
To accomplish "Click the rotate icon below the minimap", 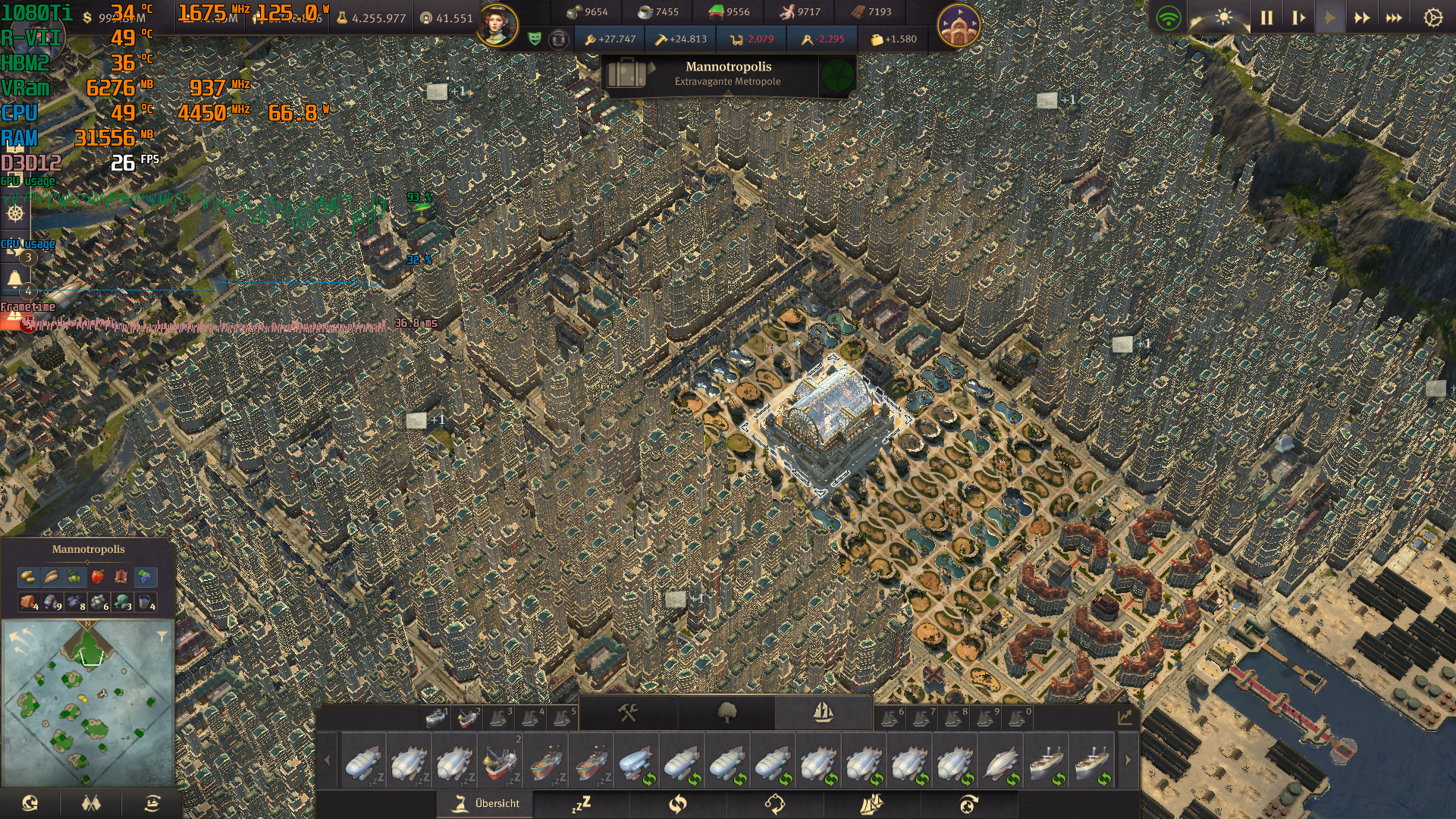I will [x=30, y=802].
